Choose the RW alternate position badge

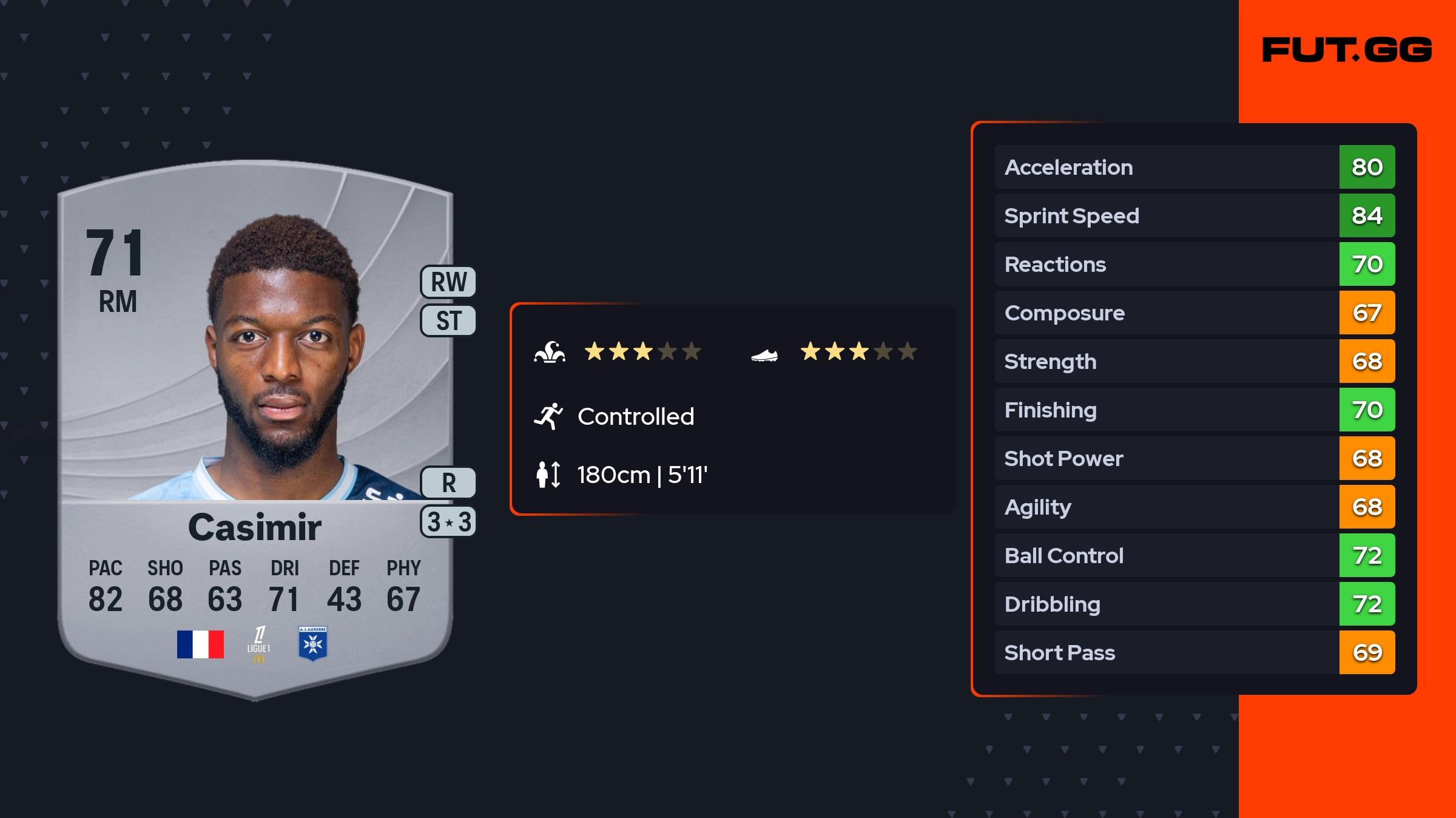[448, 282]
